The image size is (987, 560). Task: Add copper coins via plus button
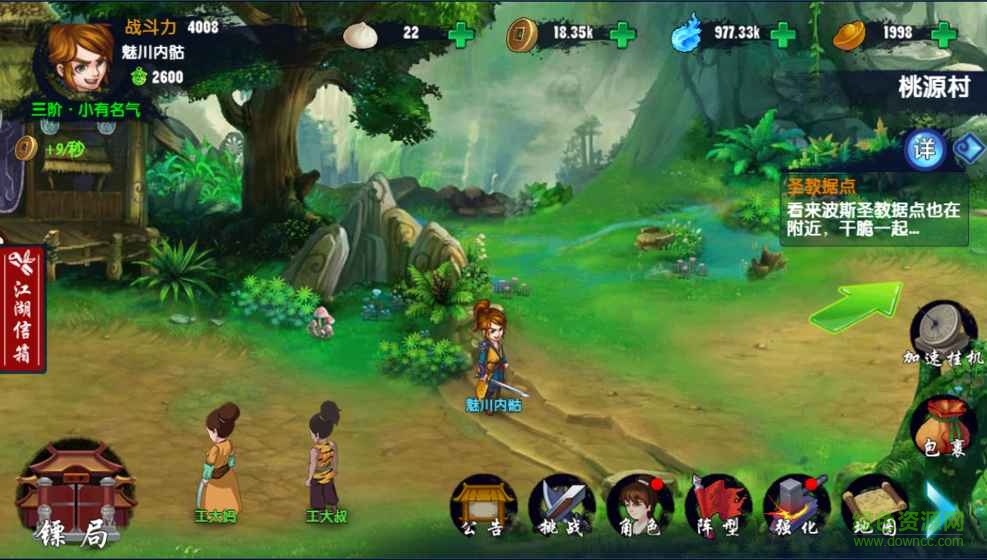click(x=622, y=34)
